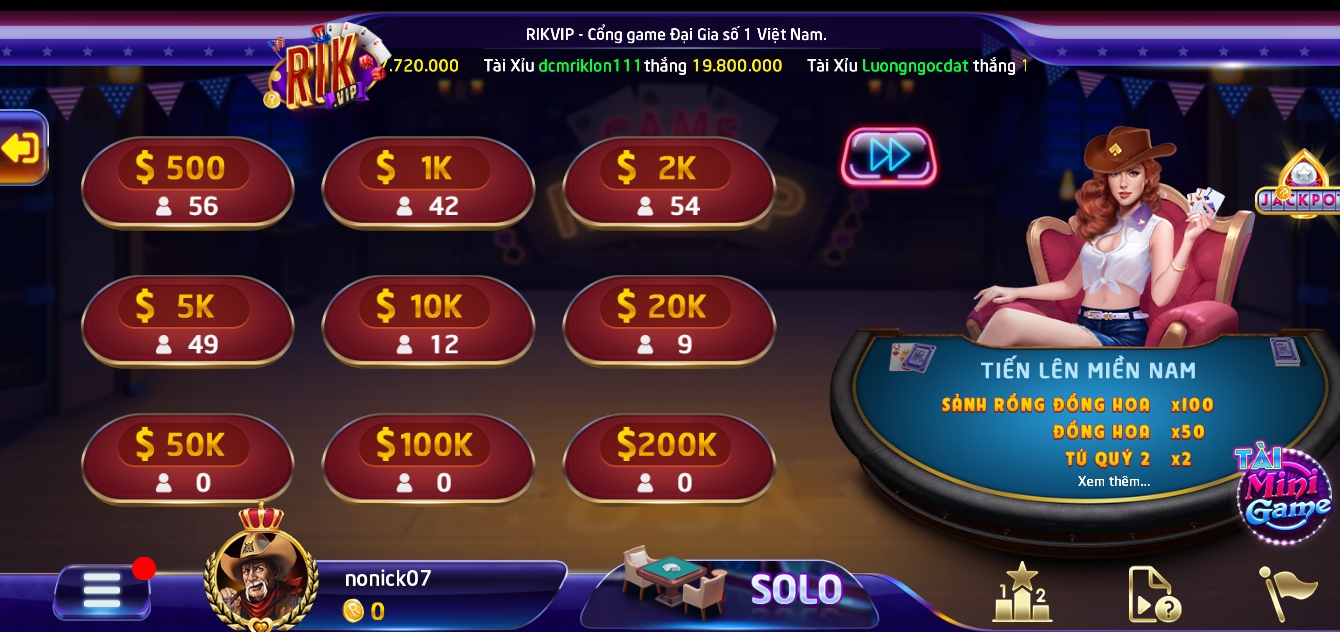
Task: Pick the $10K betting table
Action: 428,322
